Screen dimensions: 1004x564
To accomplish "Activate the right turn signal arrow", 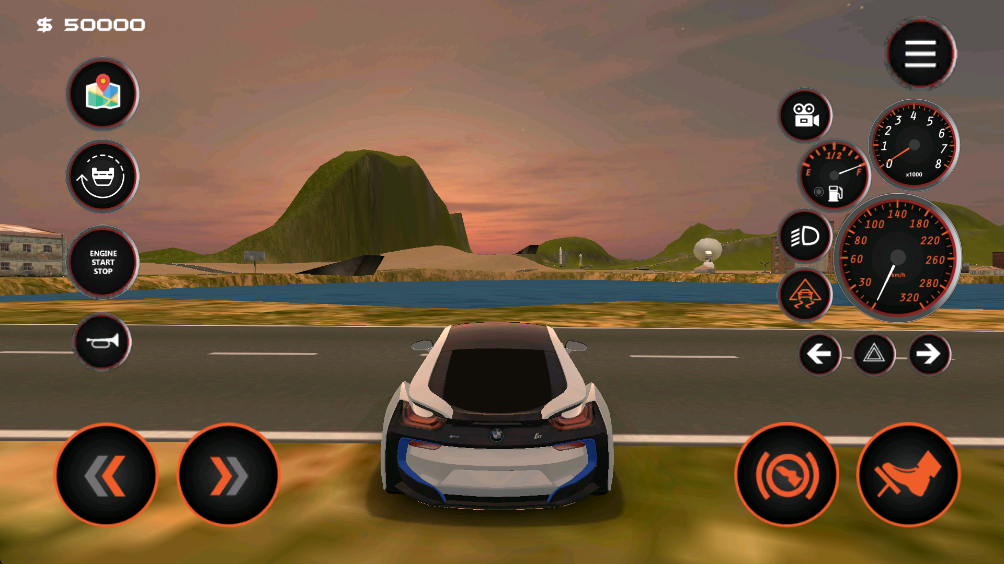I will tap(929, 354).
